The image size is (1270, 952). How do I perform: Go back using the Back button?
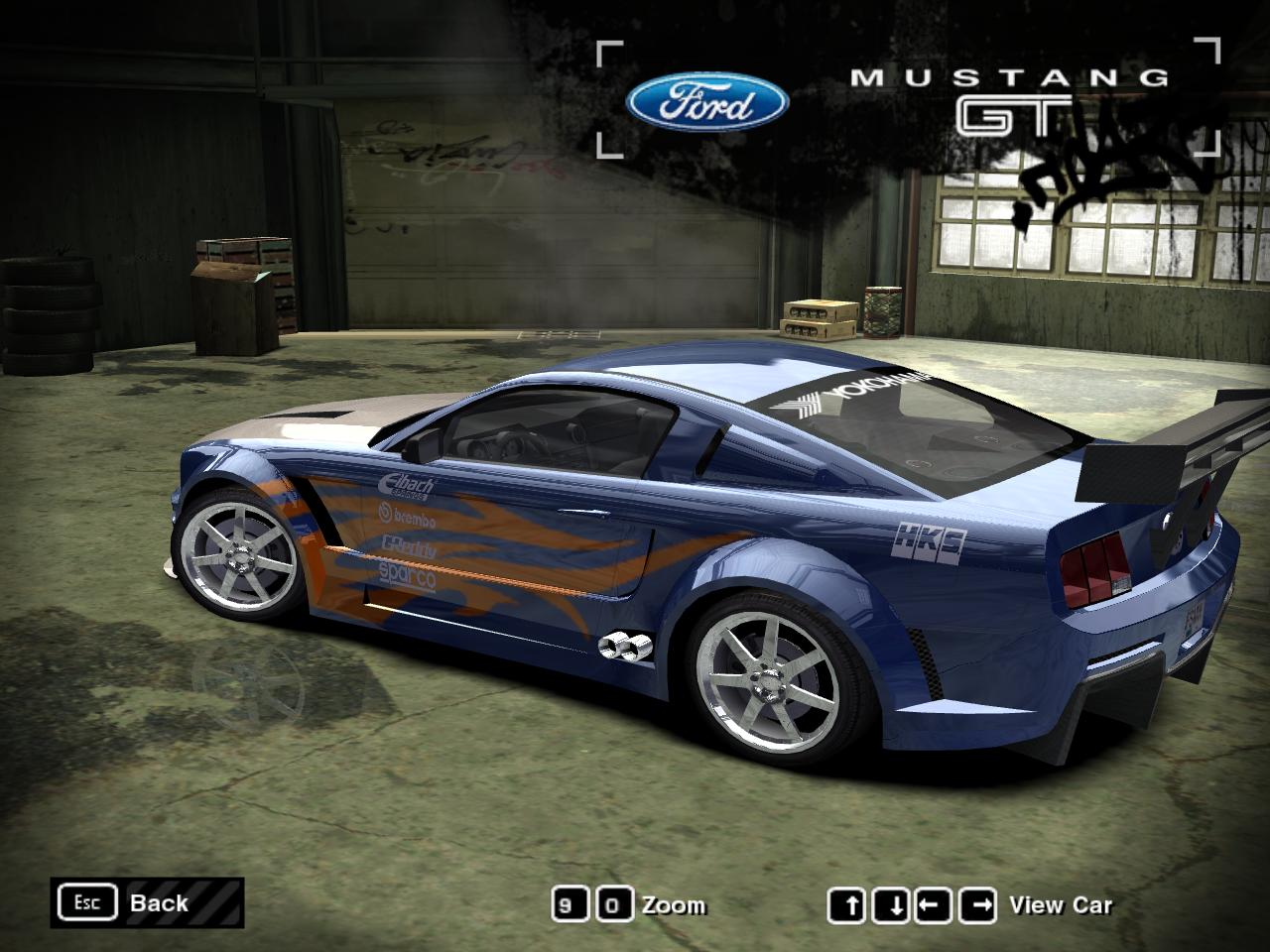(147, 902)
